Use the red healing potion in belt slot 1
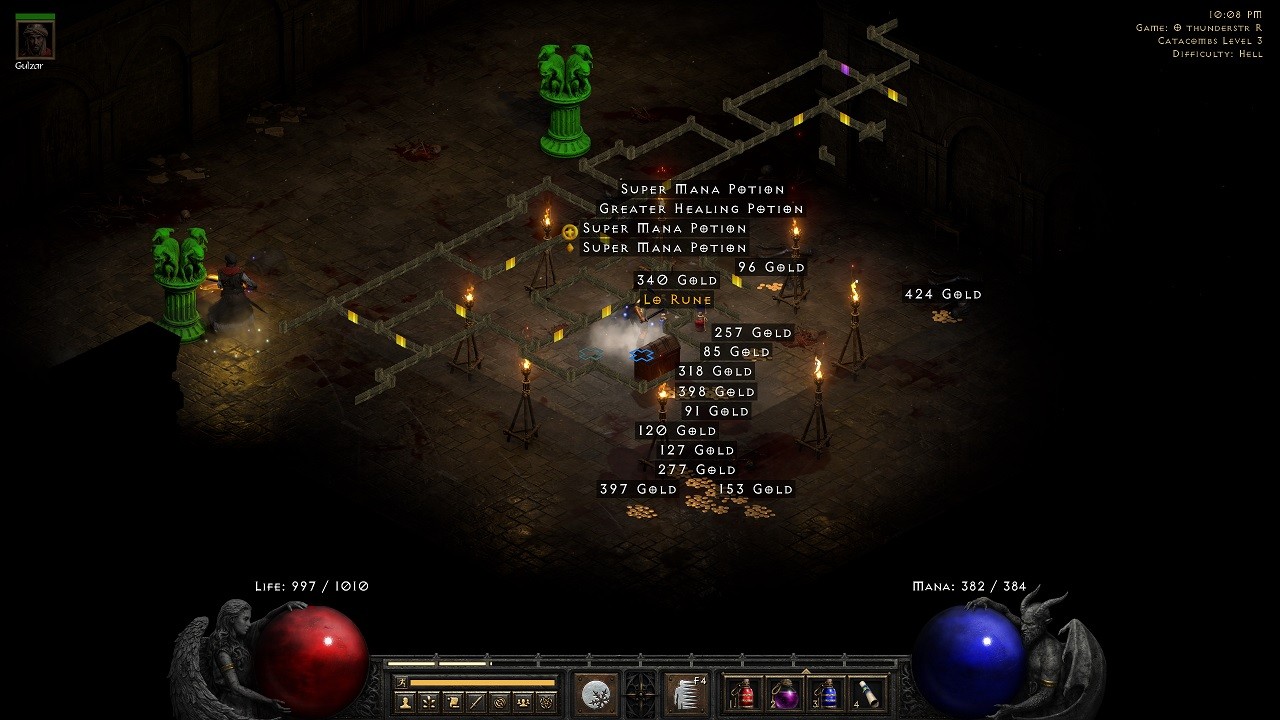1280x720 pixels. [744, 693]
